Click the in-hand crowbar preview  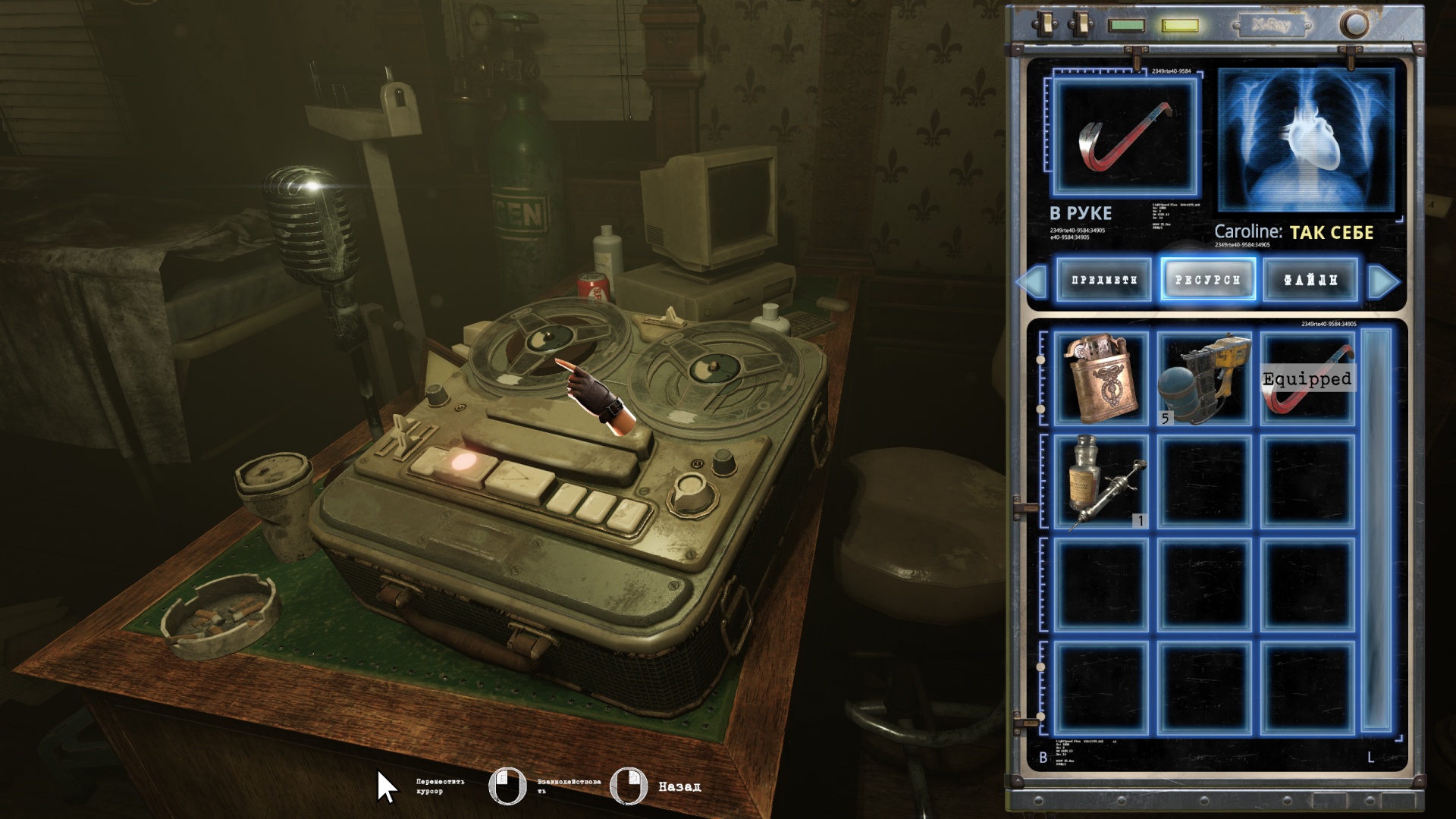point(1125,136)
